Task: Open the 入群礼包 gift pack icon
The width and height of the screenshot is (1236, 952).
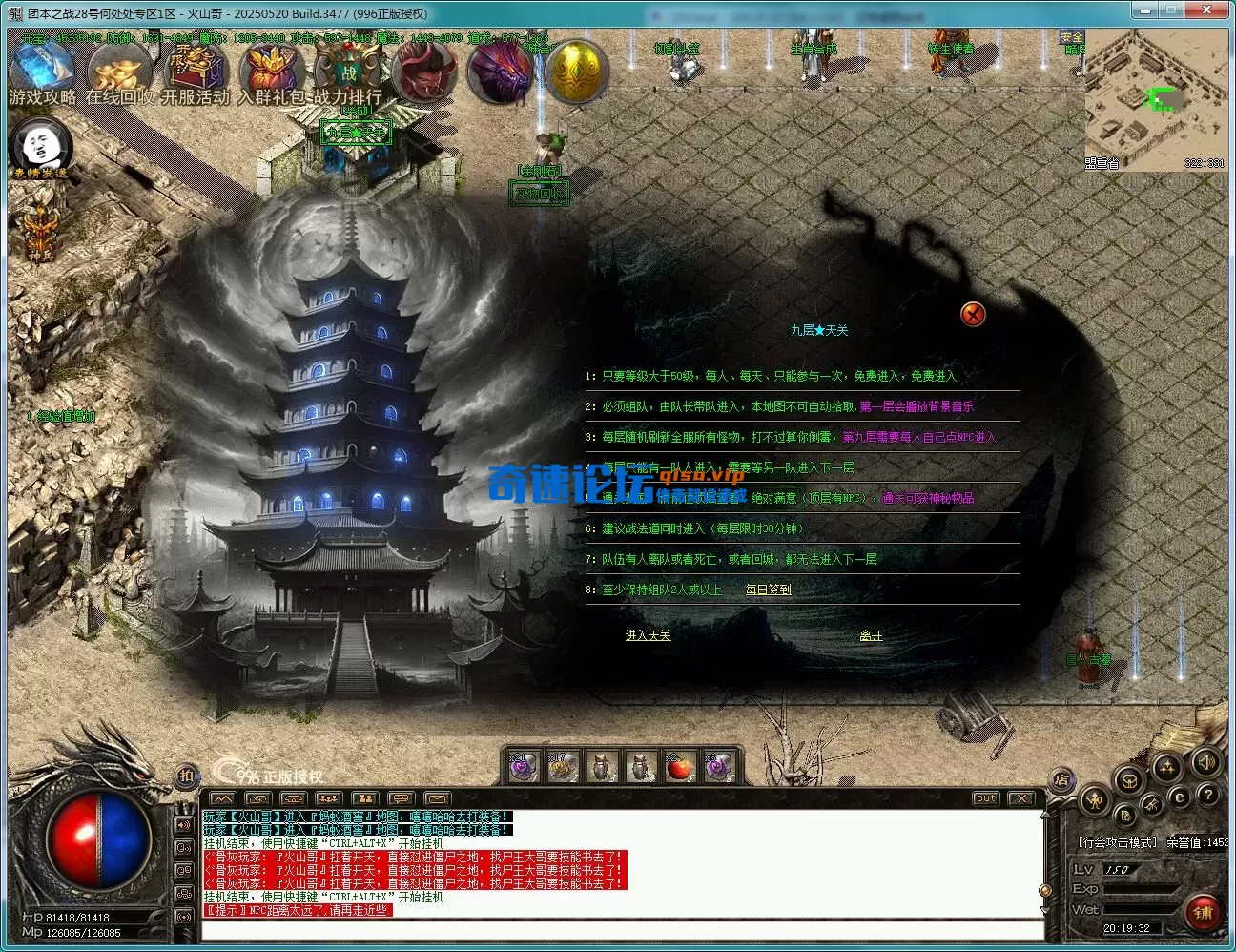Action: [272, 69]
